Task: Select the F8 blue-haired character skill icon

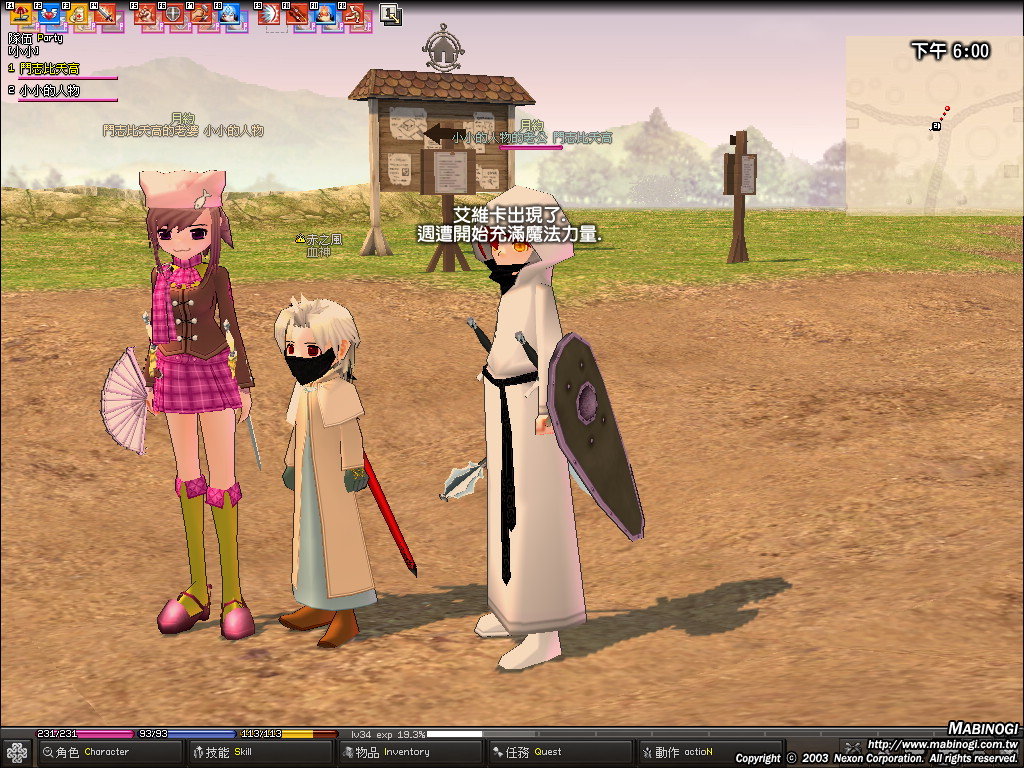Action: [229, 15]
